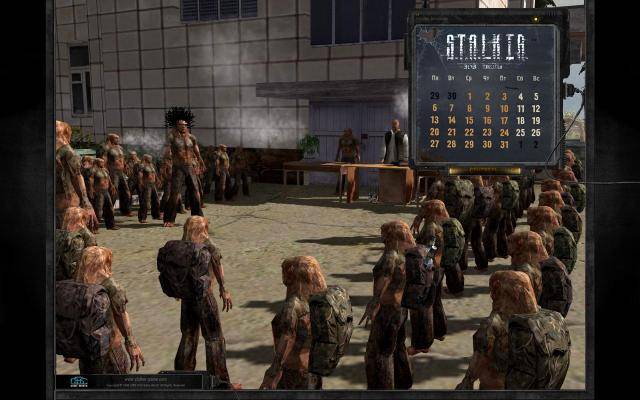Click the GSC Game World logo

(x=78, y=381)
